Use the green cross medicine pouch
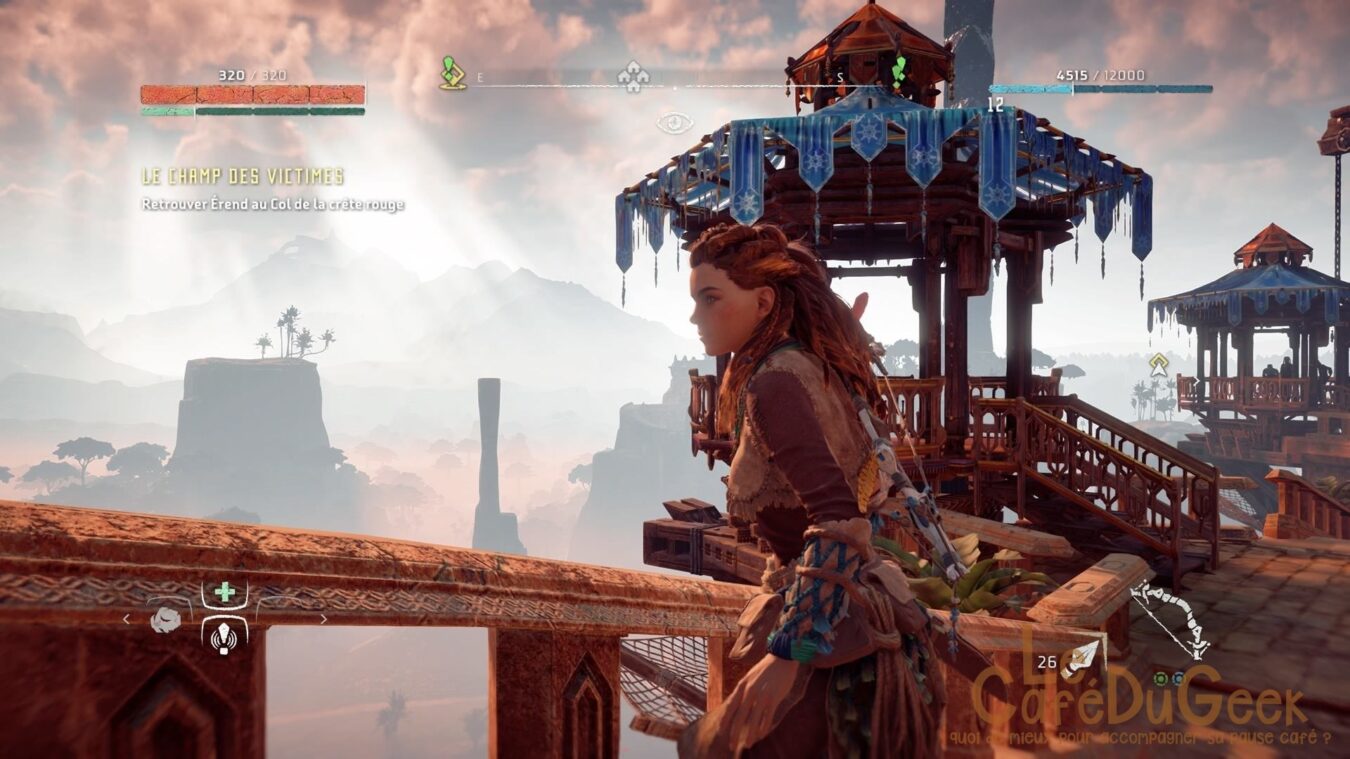Image resolution: width=1350 pixels, height=759 pixels. click(225, 592)
